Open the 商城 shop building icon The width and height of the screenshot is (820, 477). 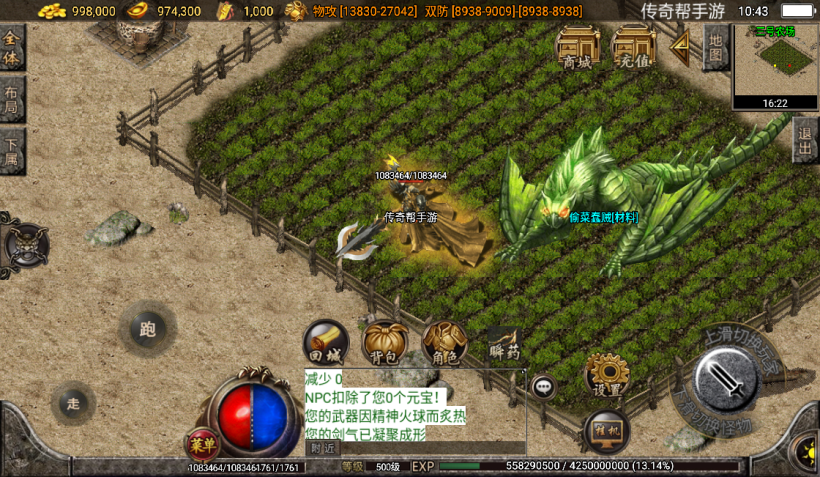577,47
